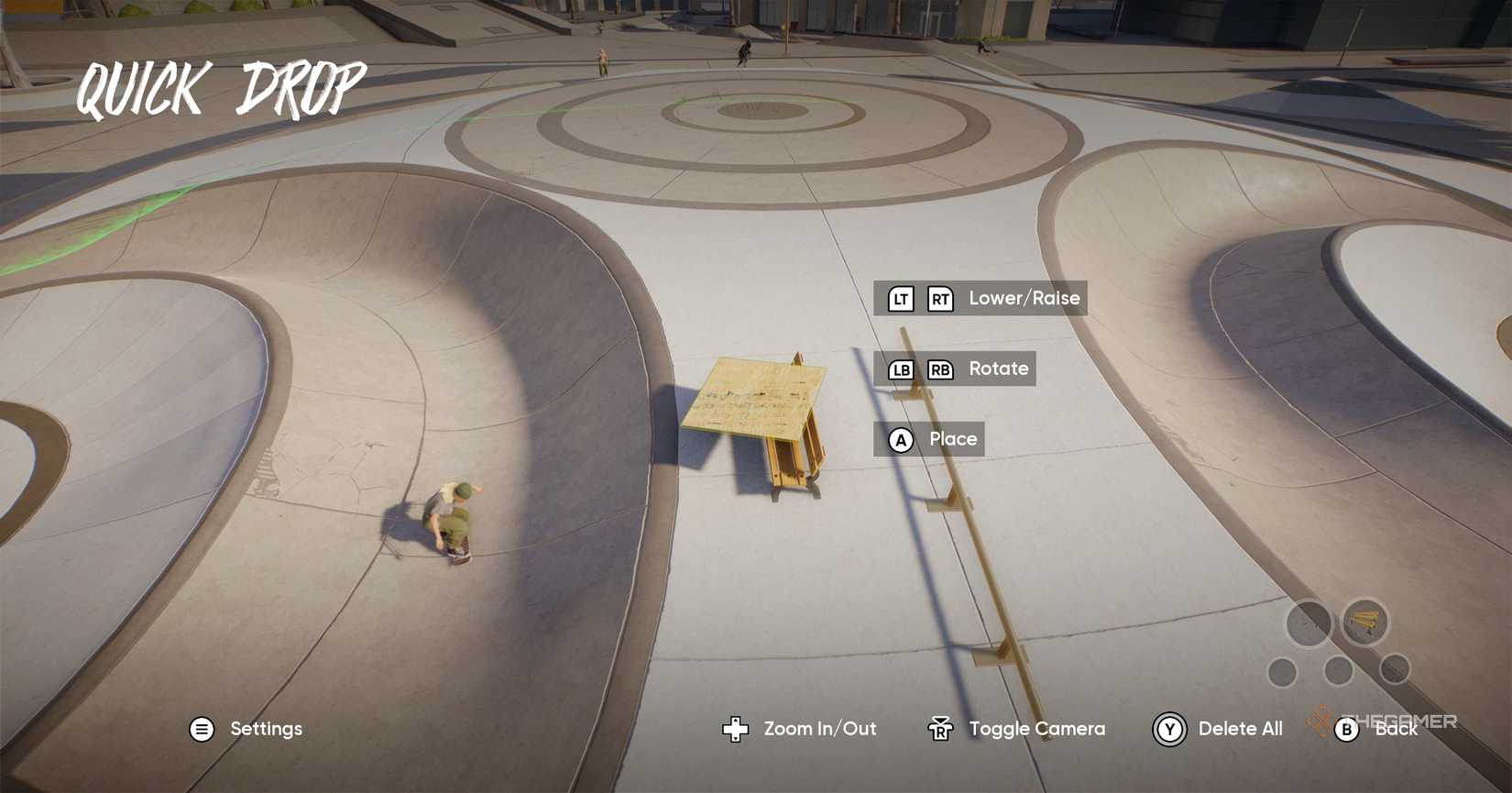
Task: Click the B button icon beside Back
Action: pyautogui.click(x=1347, y=729)
